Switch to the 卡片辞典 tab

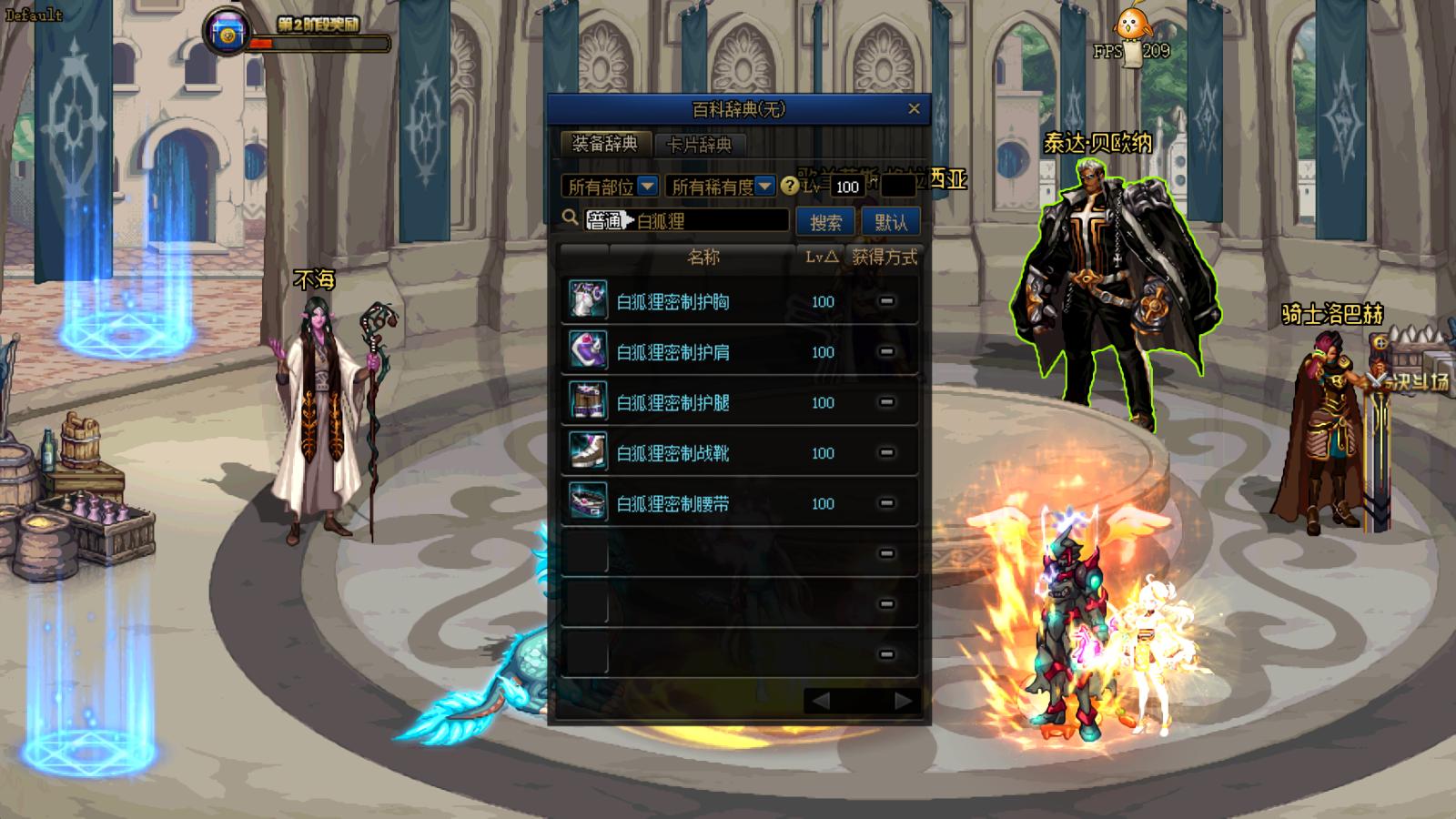699,145
